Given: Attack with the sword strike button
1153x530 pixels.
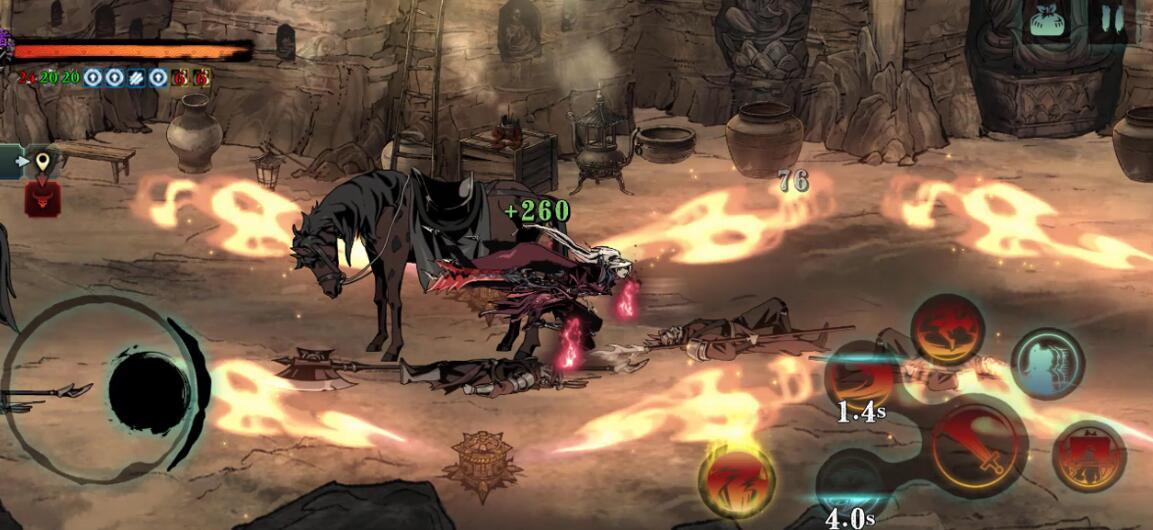Looking at the screenshot, I should pyautogui.click(x=978, y=445).
